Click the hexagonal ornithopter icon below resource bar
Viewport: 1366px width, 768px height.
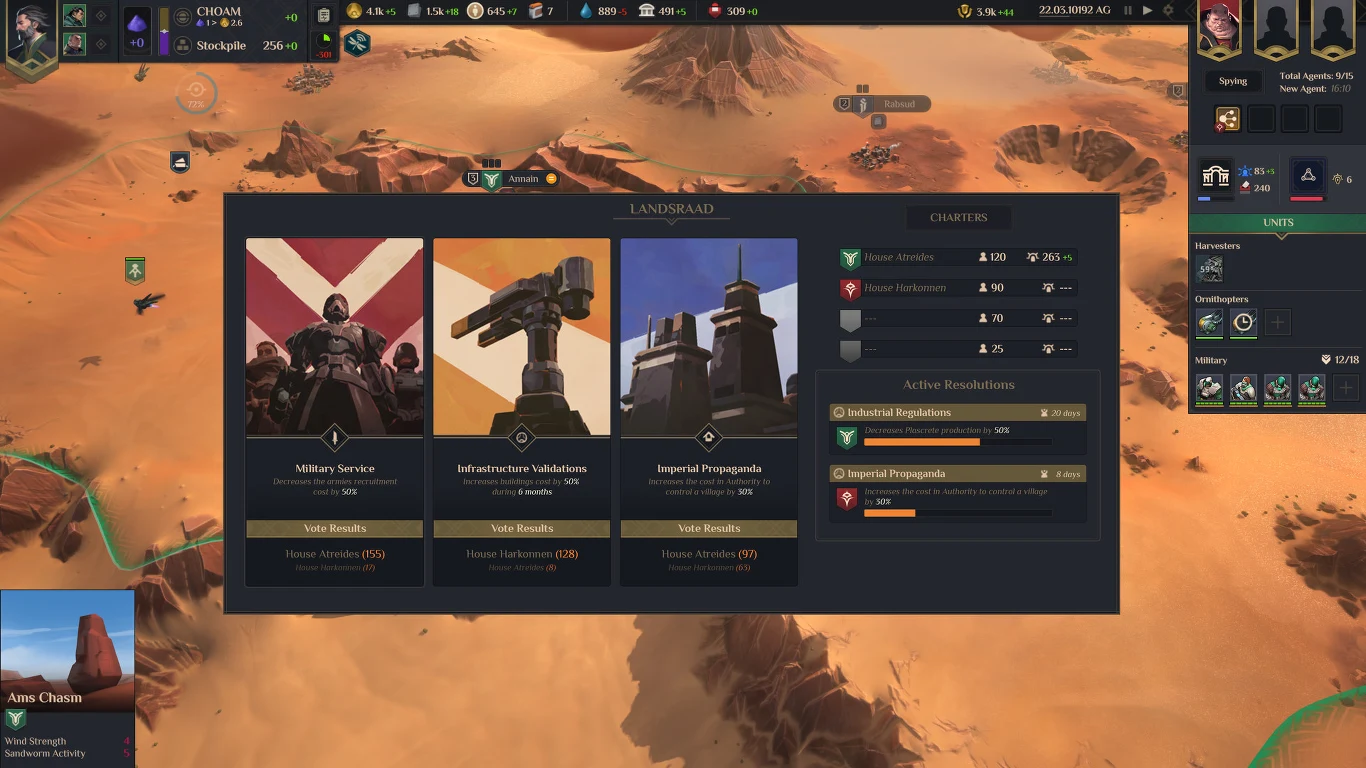(357, 44)
